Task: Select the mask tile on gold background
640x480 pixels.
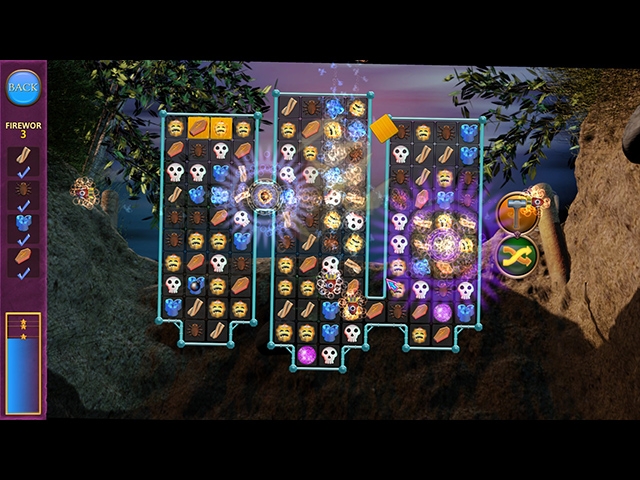Action: [x=220, y=129]
